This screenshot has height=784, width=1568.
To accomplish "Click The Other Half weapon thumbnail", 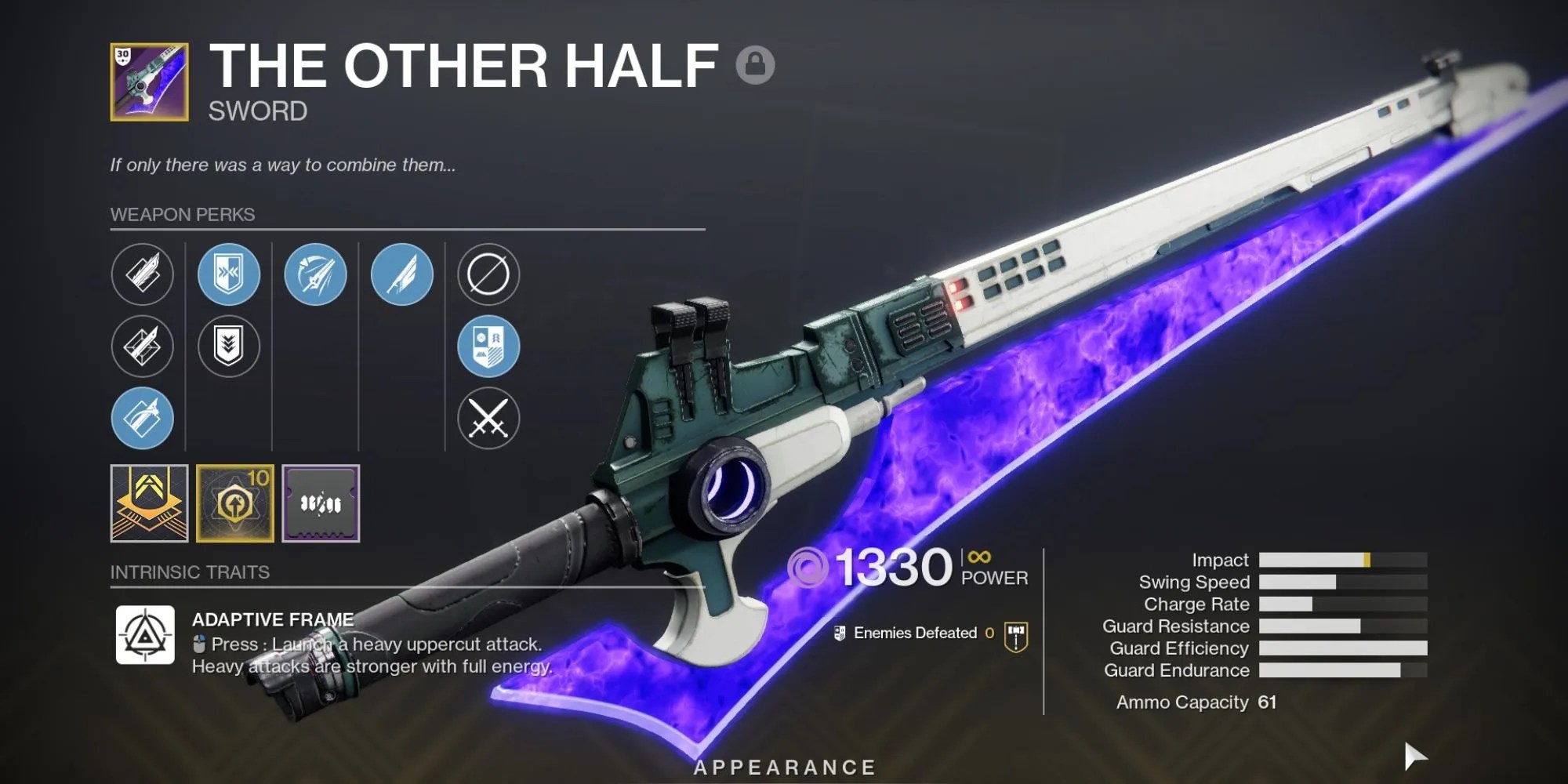I will pyautogui.click(x=149, y=82).
